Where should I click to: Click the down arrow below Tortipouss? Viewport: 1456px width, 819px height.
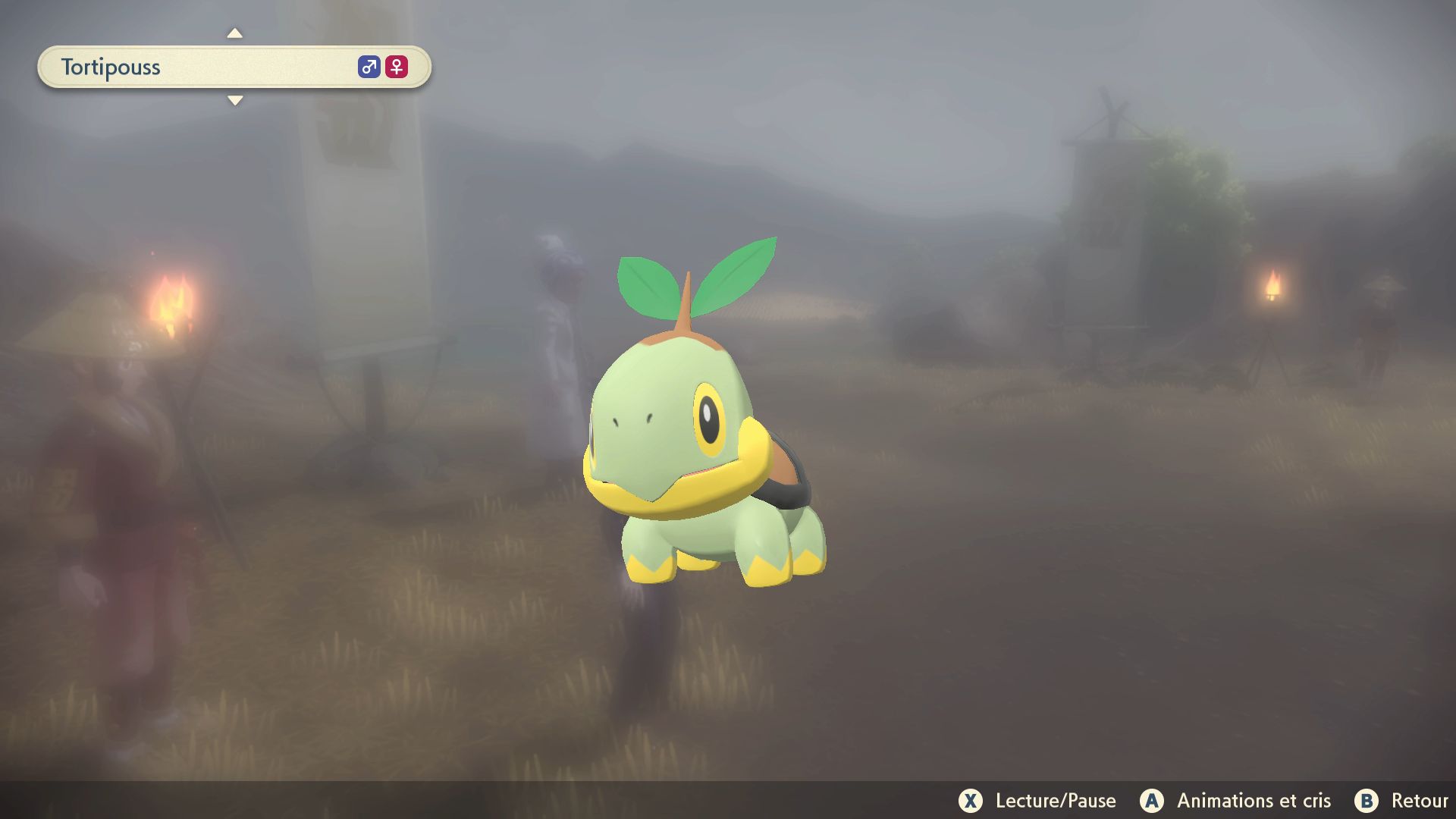(235, 99)
